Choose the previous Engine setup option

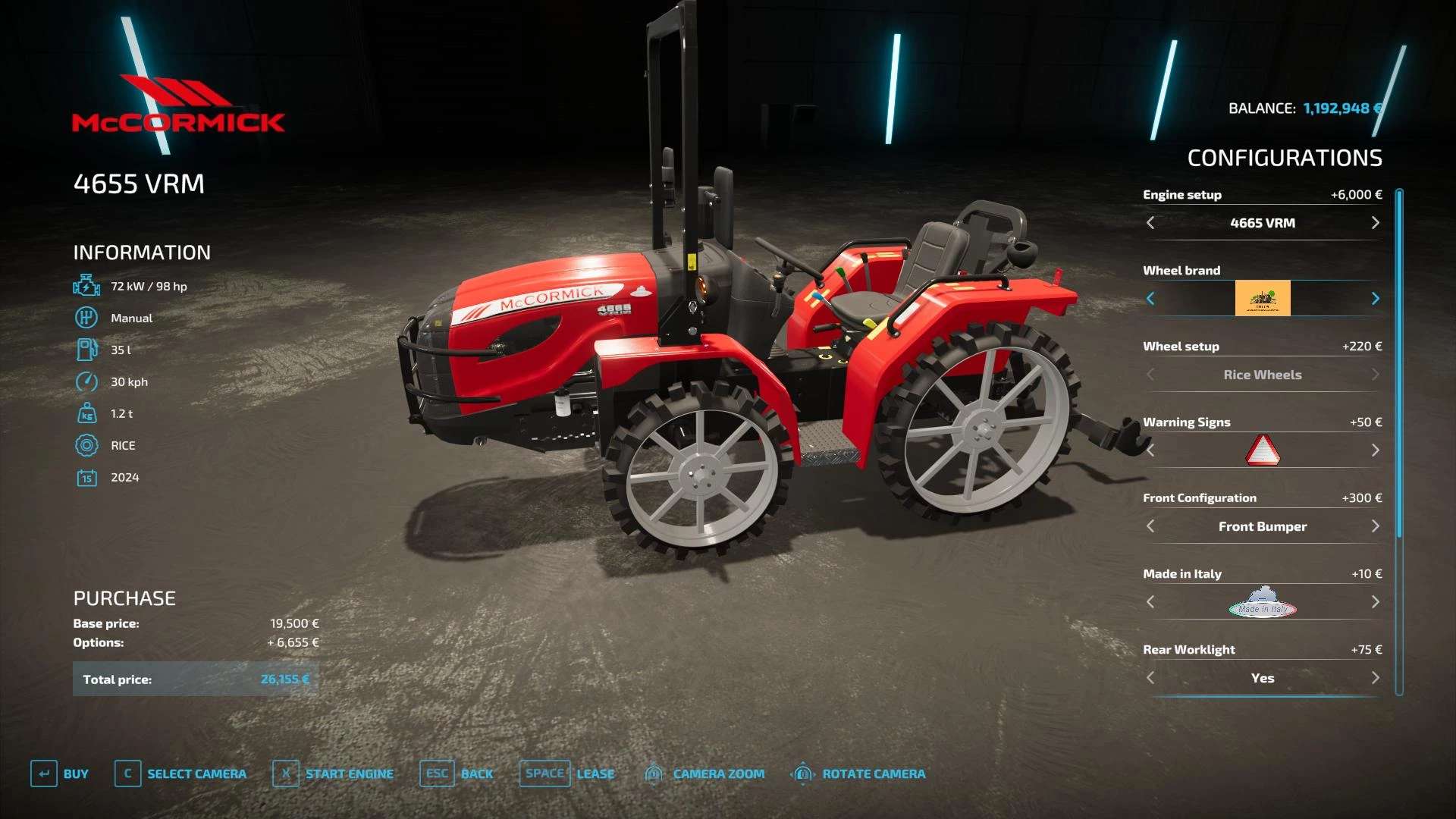[1150, 223]
